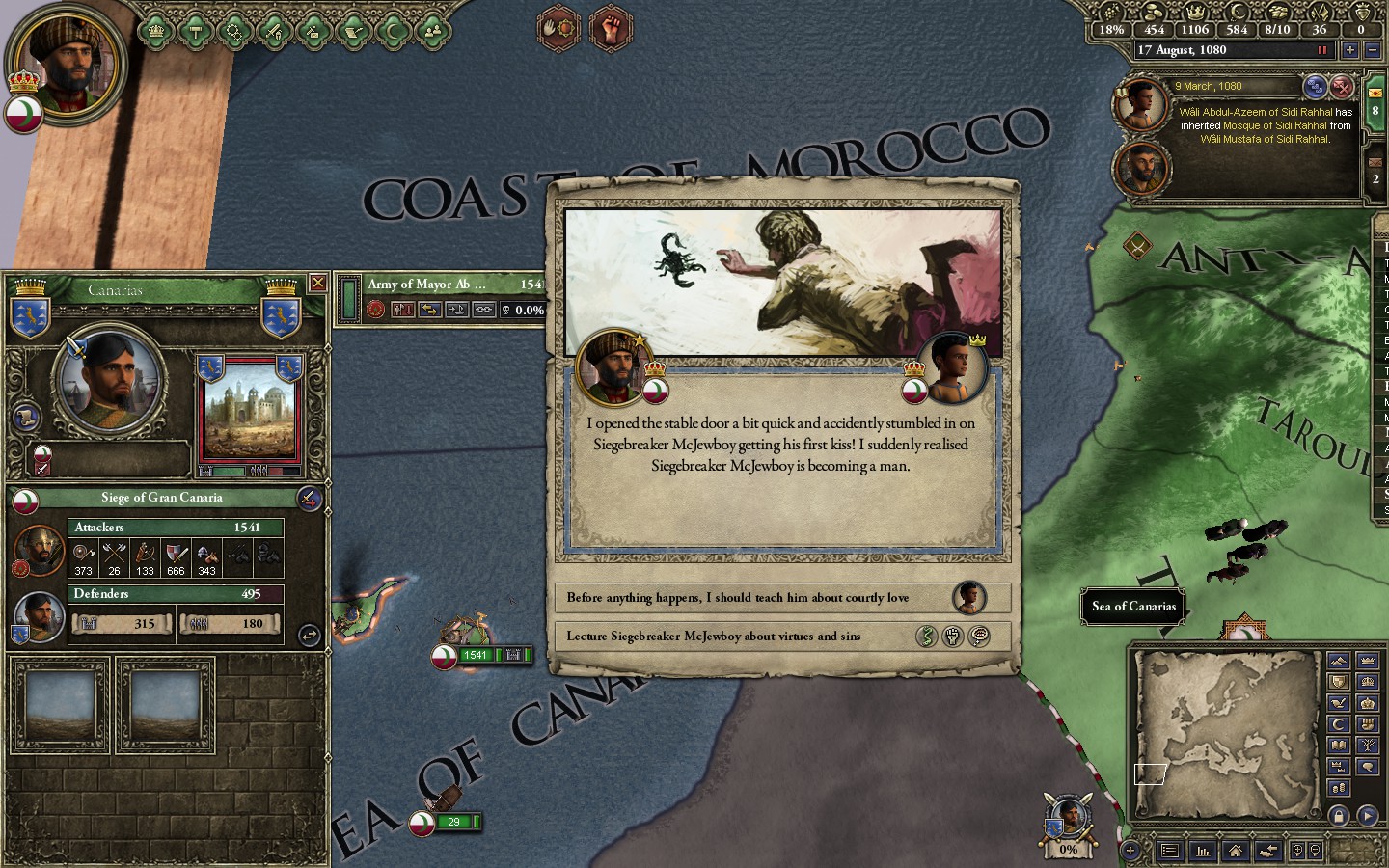Image resolution: width=1389 pixels, height=868 pixels.
Task: Open the hammer tab in the top toolbar
Action: pos(196,31)
